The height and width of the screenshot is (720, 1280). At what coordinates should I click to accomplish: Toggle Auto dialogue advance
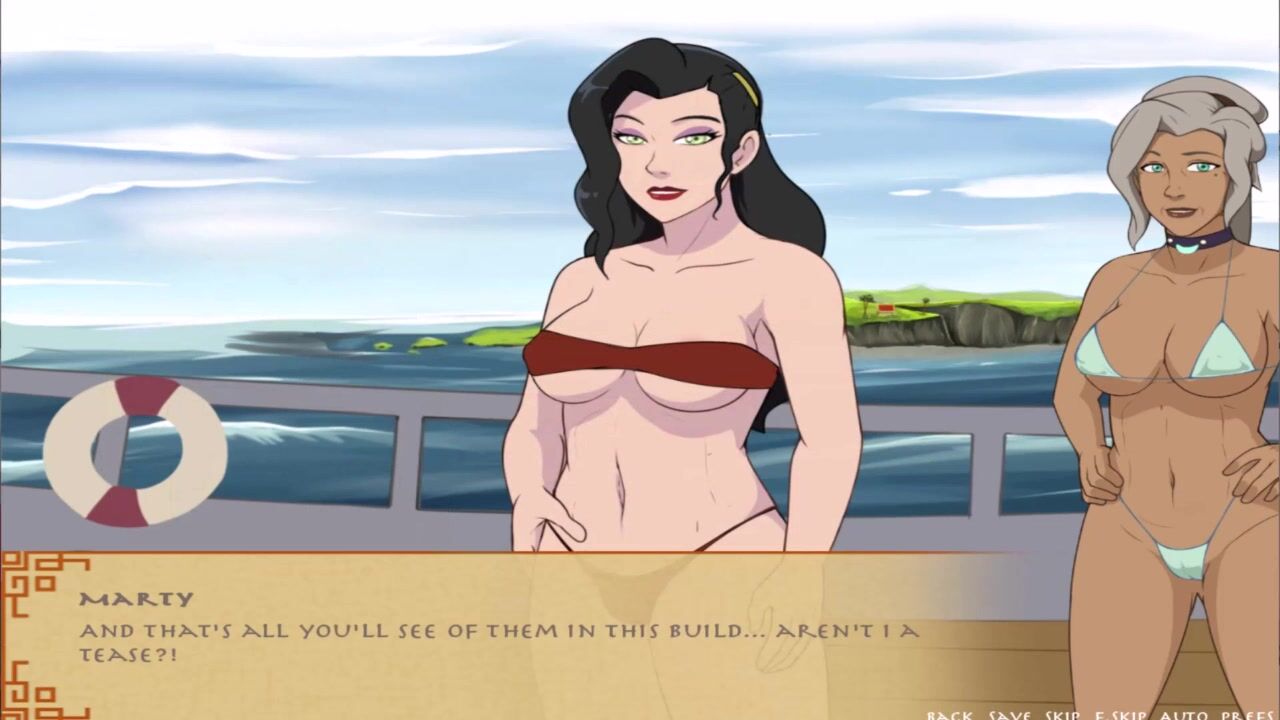(x=1183, y=715)
